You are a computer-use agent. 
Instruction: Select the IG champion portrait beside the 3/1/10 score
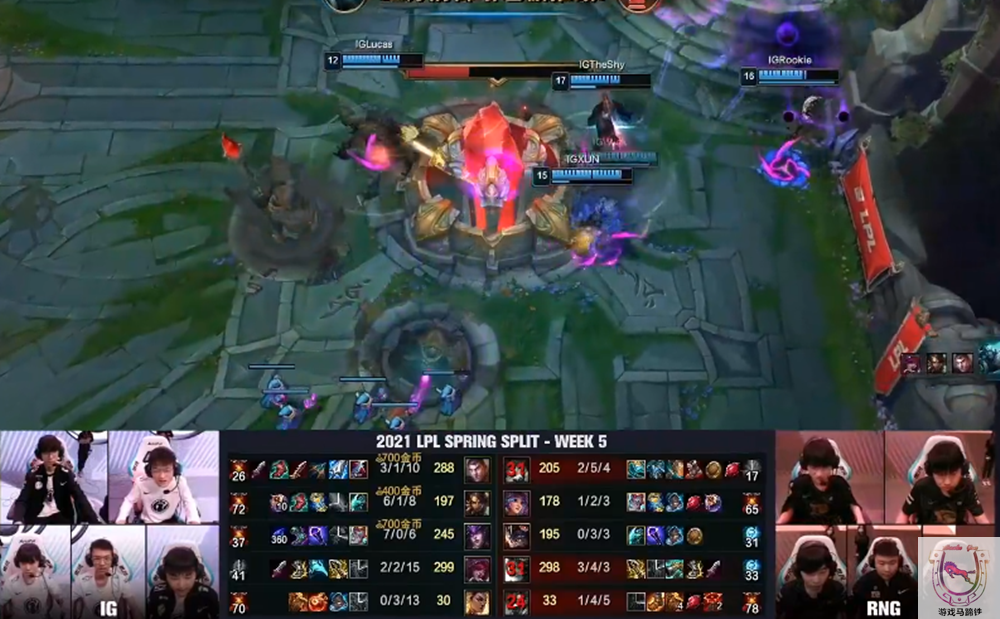[478, 469]
